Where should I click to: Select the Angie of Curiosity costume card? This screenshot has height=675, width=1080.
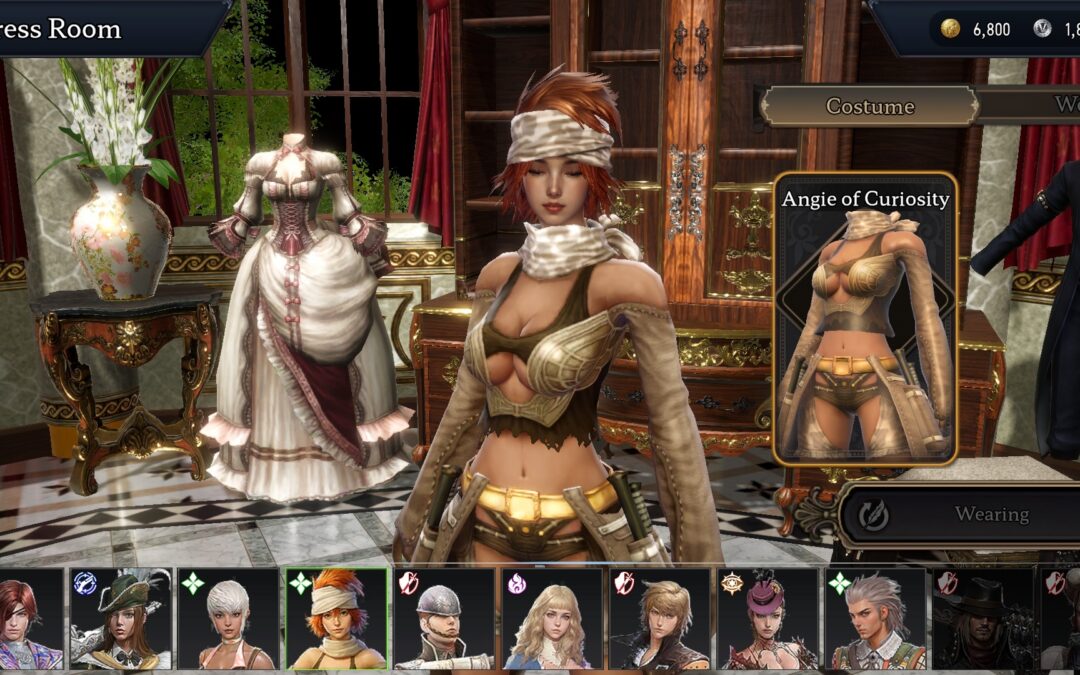(x=865, y=320)
